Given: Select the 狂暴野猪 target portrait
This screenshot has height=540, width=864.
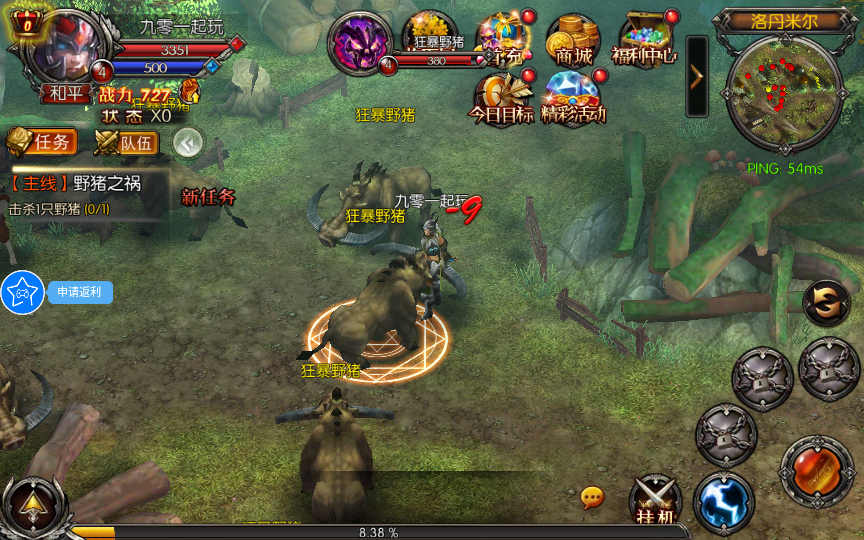Looking at the screenshot, I should (x=361, y=44).
